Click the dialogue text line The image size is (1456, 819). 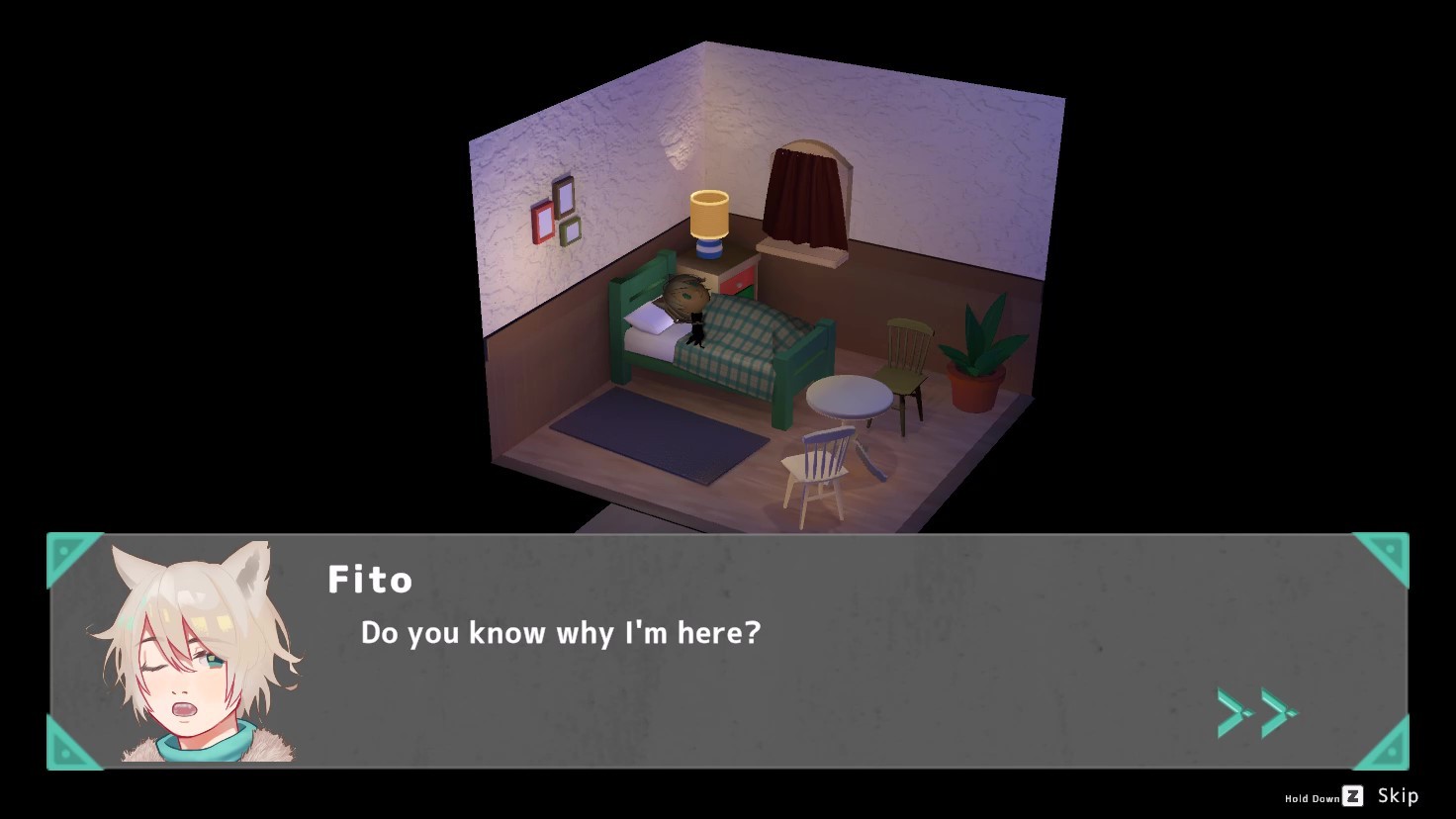tap(561, 633)
